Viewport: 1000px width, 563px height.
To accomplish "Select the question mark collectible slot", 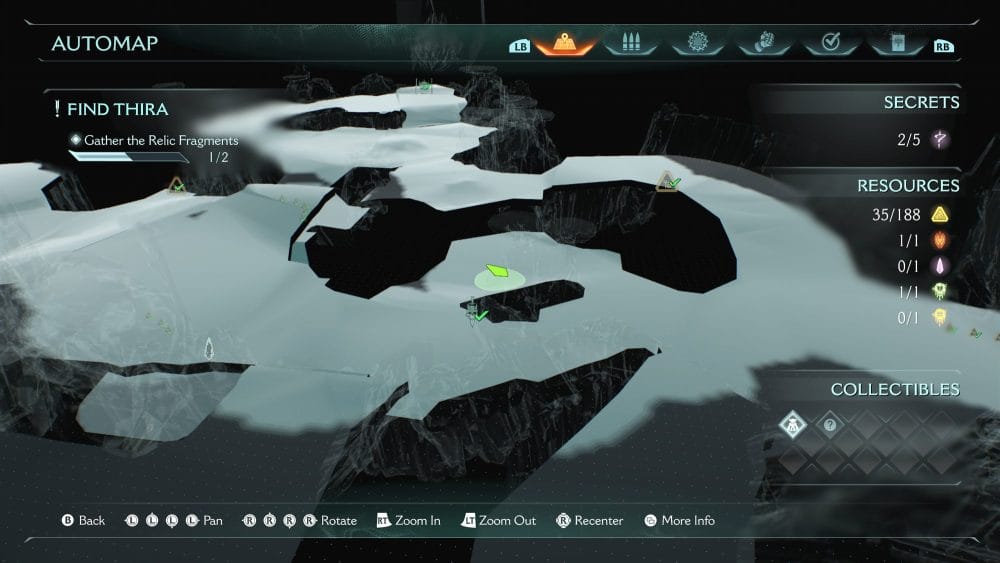I will [x=829, y=425].
